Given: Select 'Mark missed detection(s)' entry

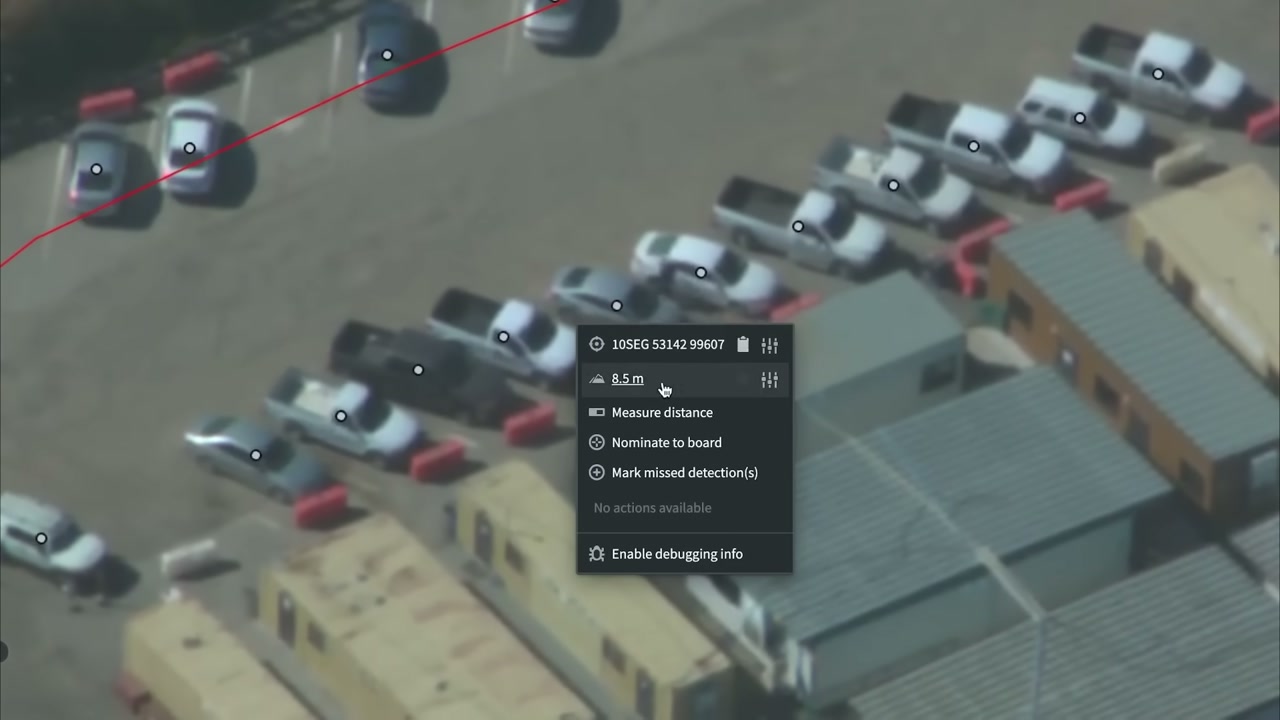Looking at the screenshot, I should pos(685,472).
